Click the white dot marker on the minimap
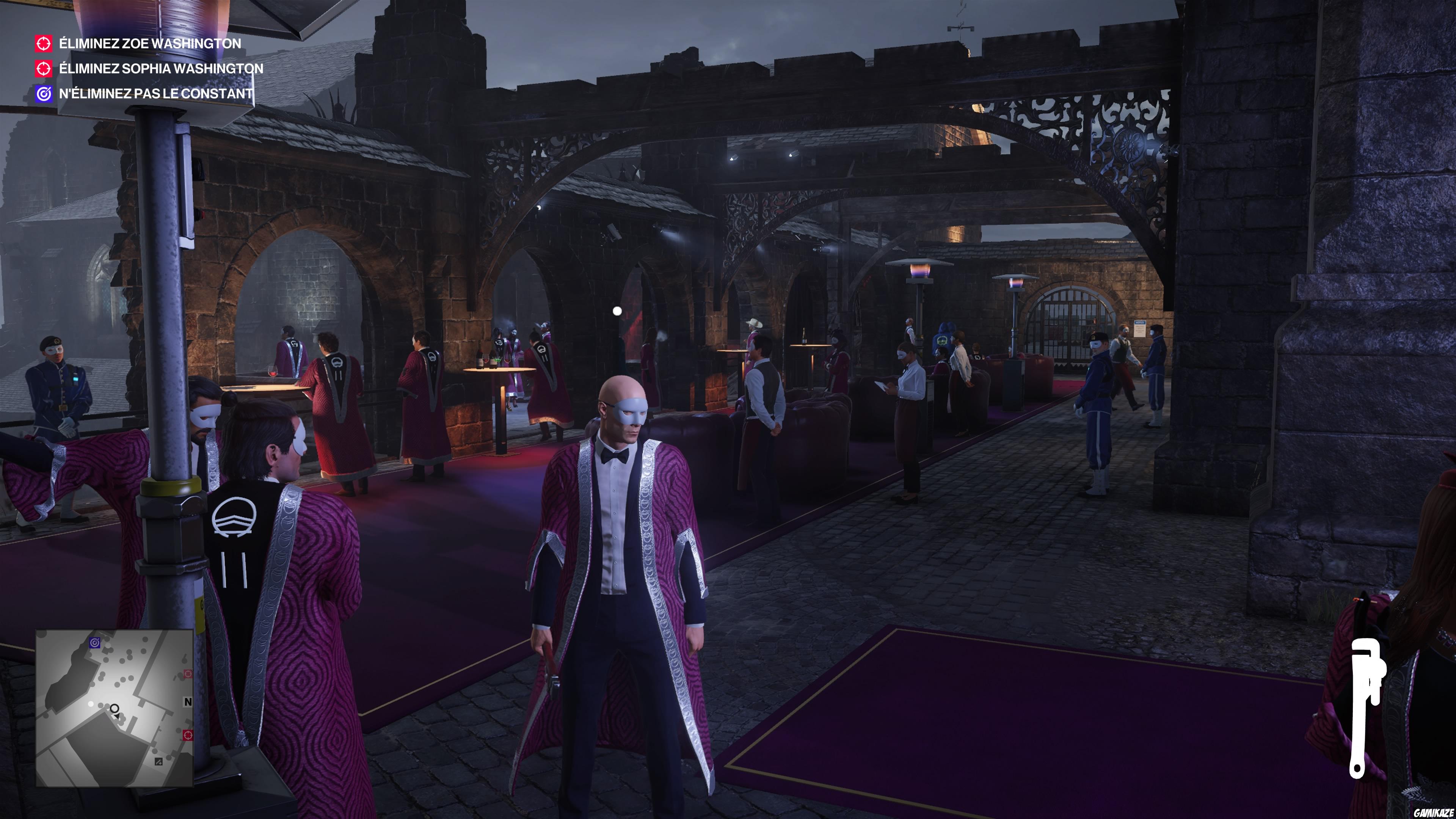Screen dimensions: 1456x819 pyautogui.click(x=91, y=704)
